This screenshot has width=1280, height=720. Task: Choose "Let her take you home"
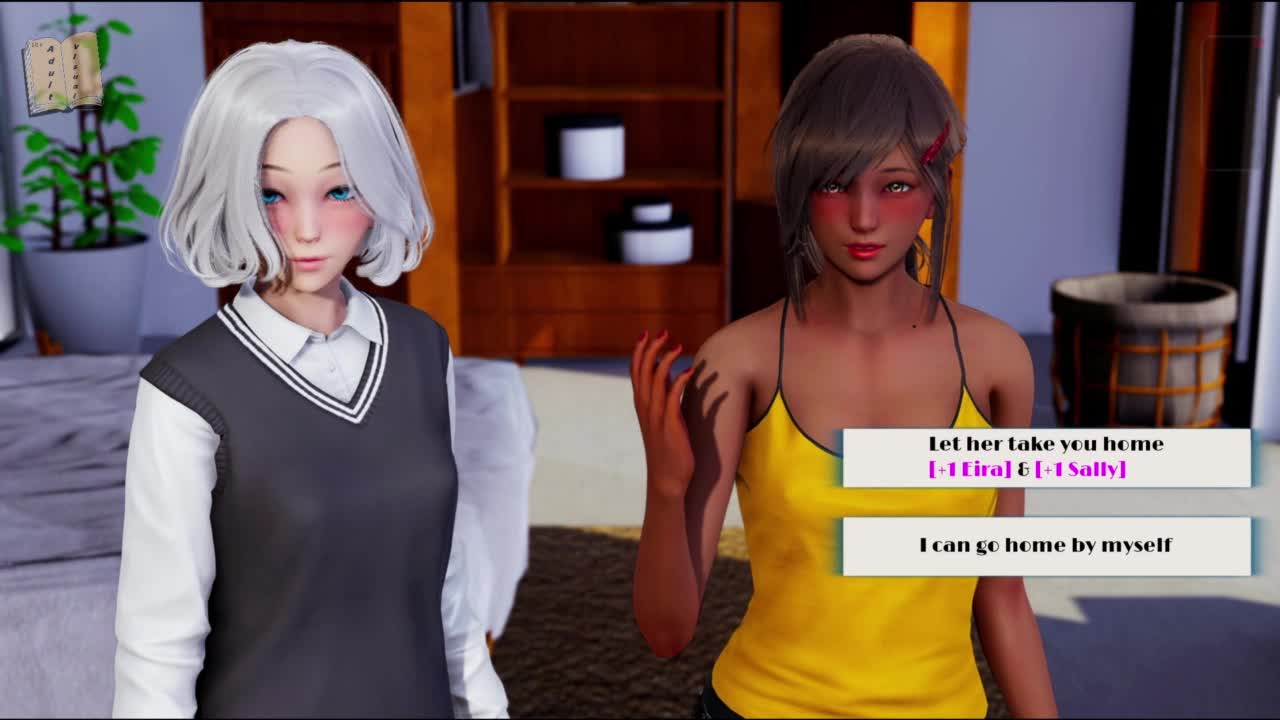pos(1046,457)
